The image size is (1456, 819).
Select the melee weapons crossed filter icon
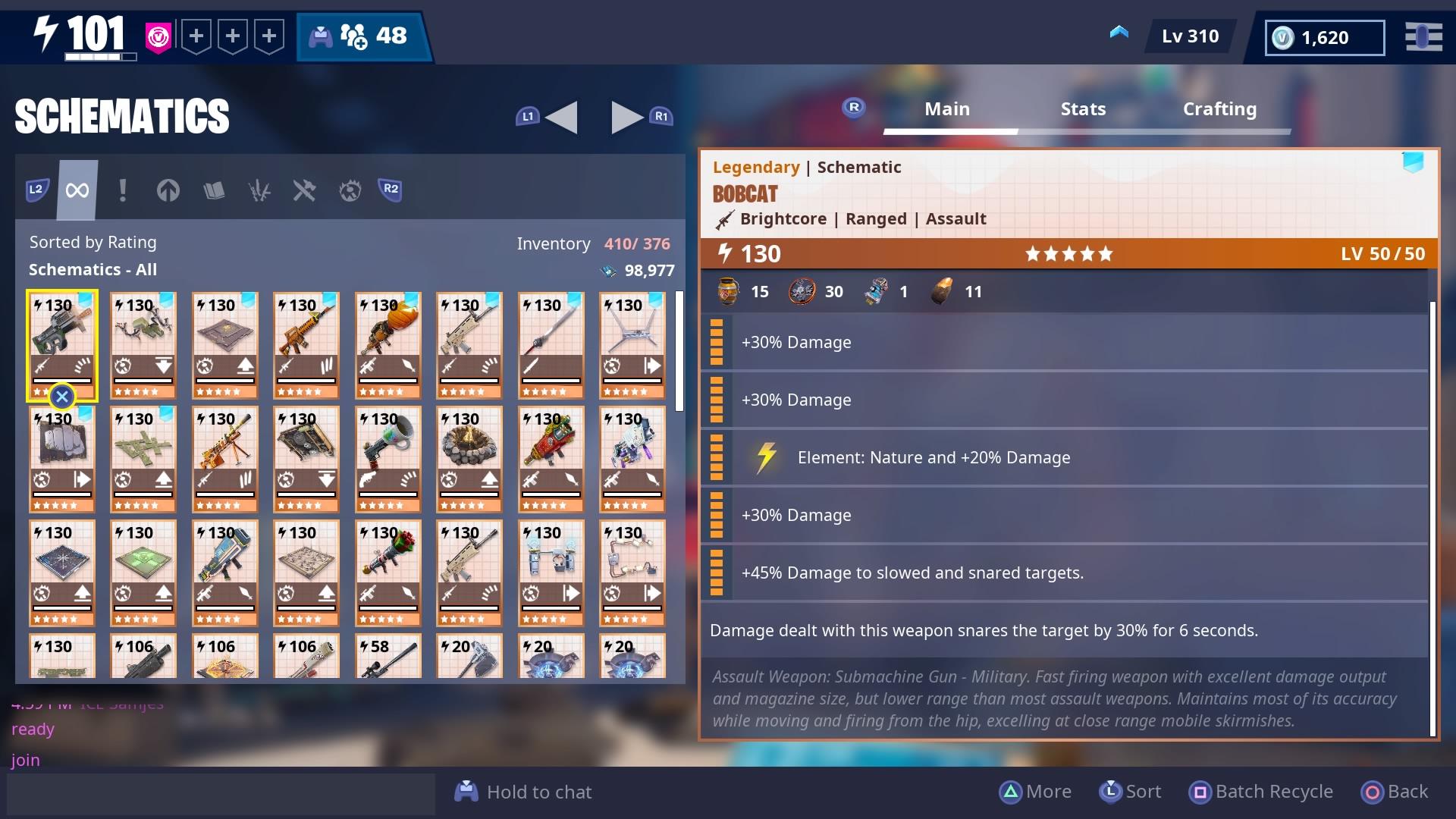(x=305, y=190)
